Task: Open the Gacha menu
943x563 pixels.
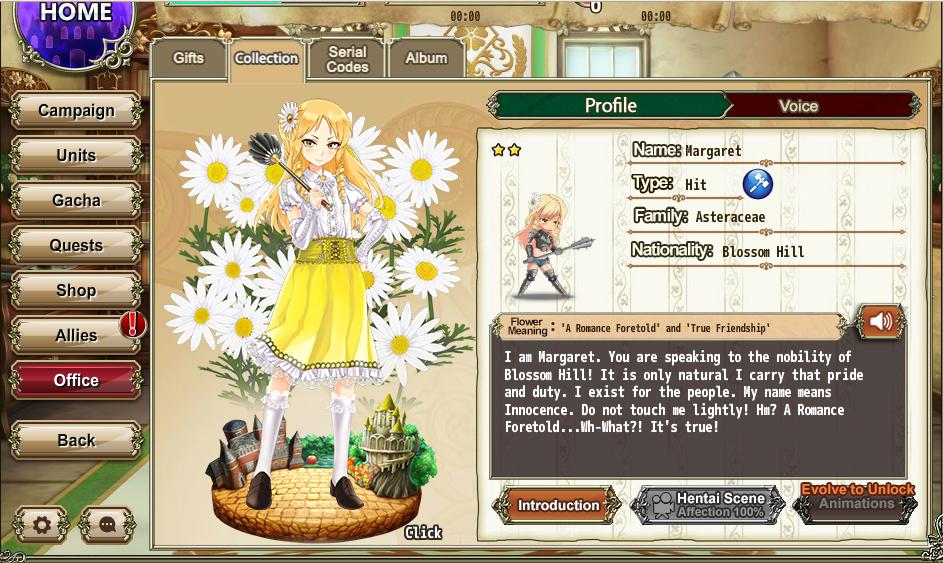Action: point(76,201)
